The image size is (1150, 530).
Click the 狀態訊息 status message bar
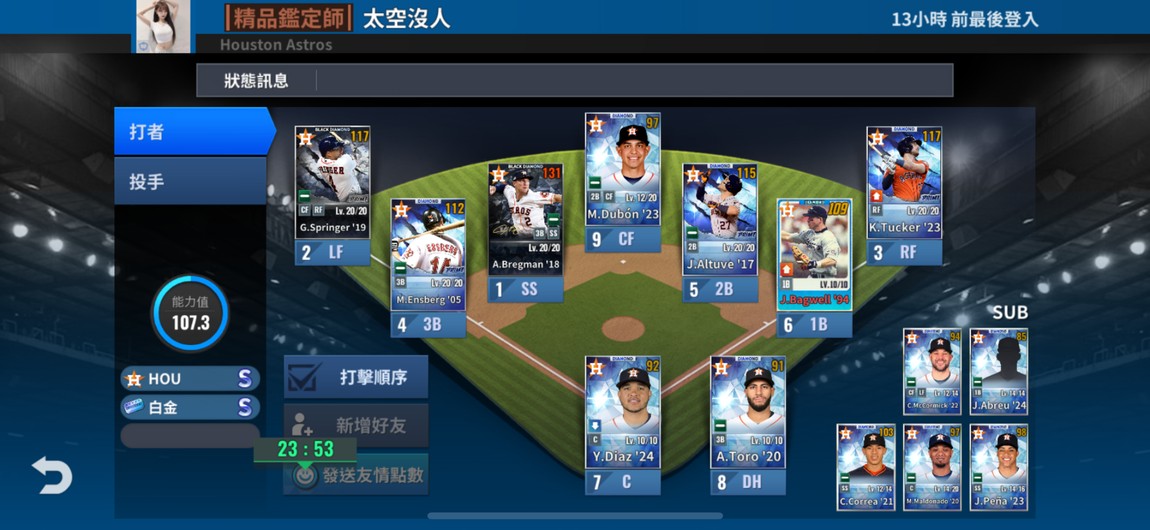pyautogui.click(x=574, y=81)
